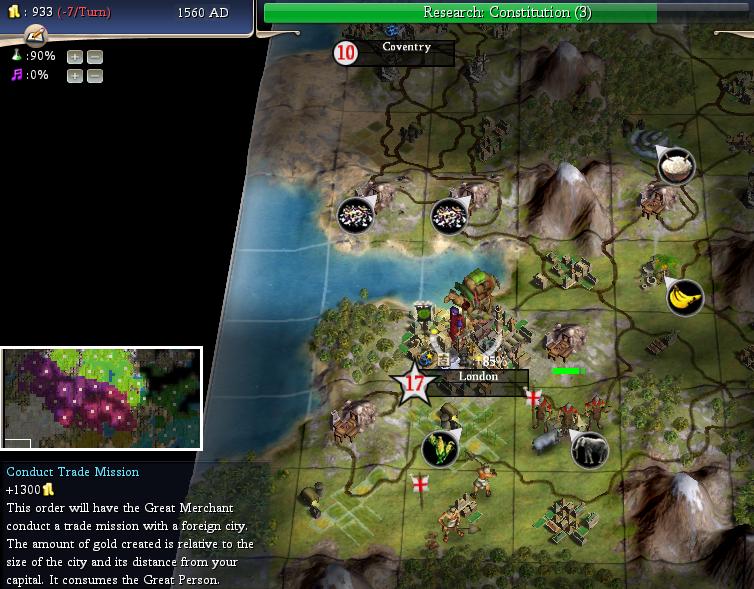754x589 pixels.
Task: Increase the research rate percentage
Action: click(75, 57)
